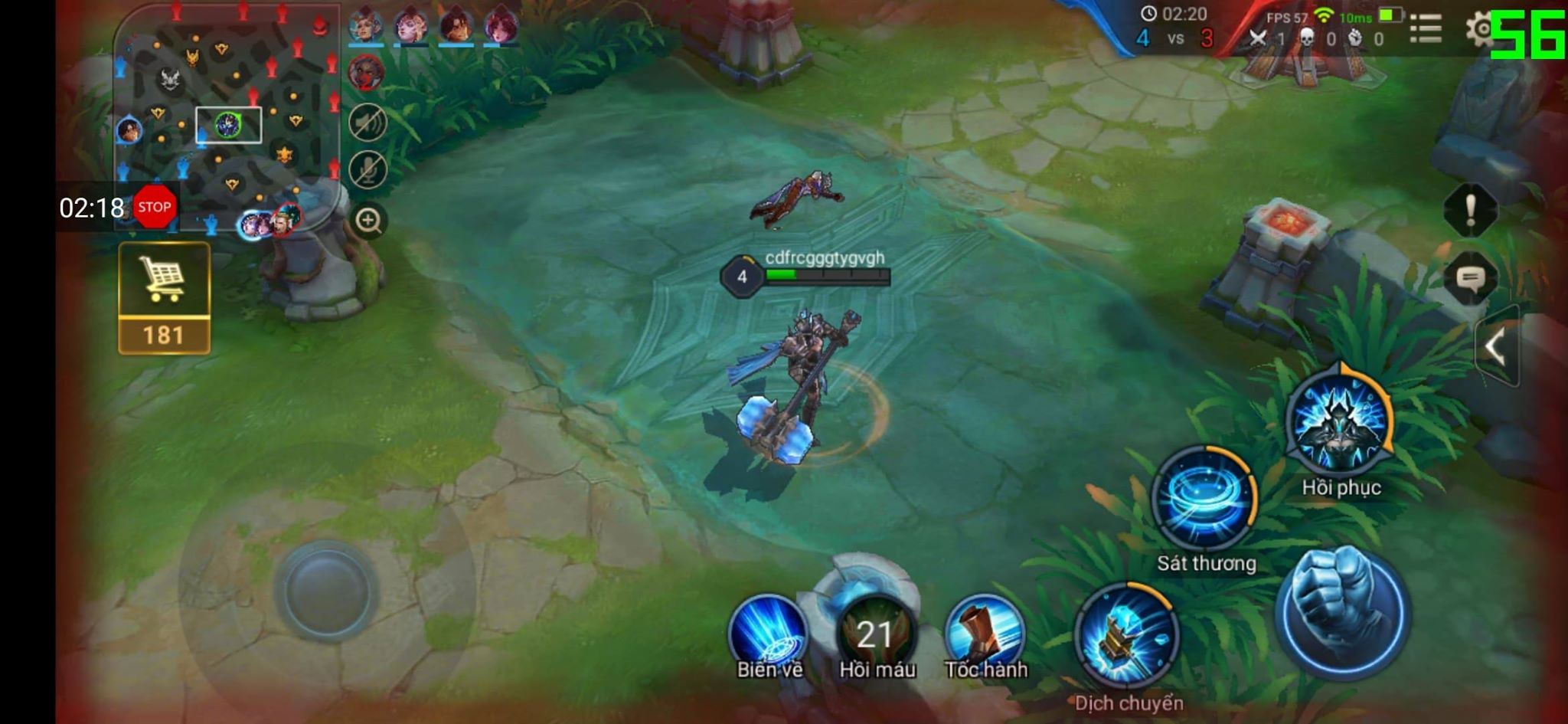Screen dimensions: 1568x724
Task: Open the scoreboard list icon
Action: [x=1426, y=31]
